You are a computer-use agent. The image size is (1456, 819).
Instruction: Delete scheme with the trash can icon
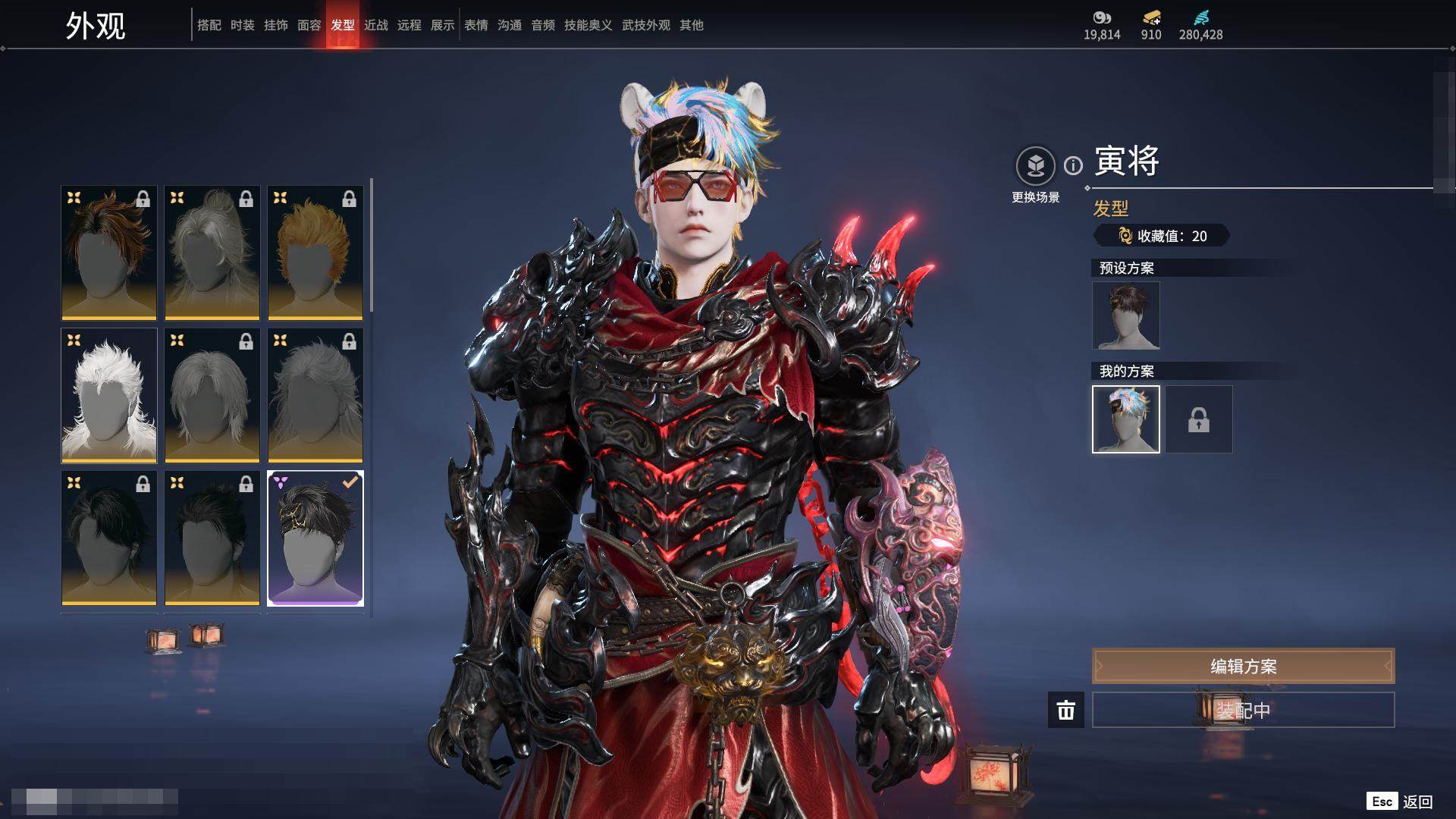click(x=1066, y=710)
